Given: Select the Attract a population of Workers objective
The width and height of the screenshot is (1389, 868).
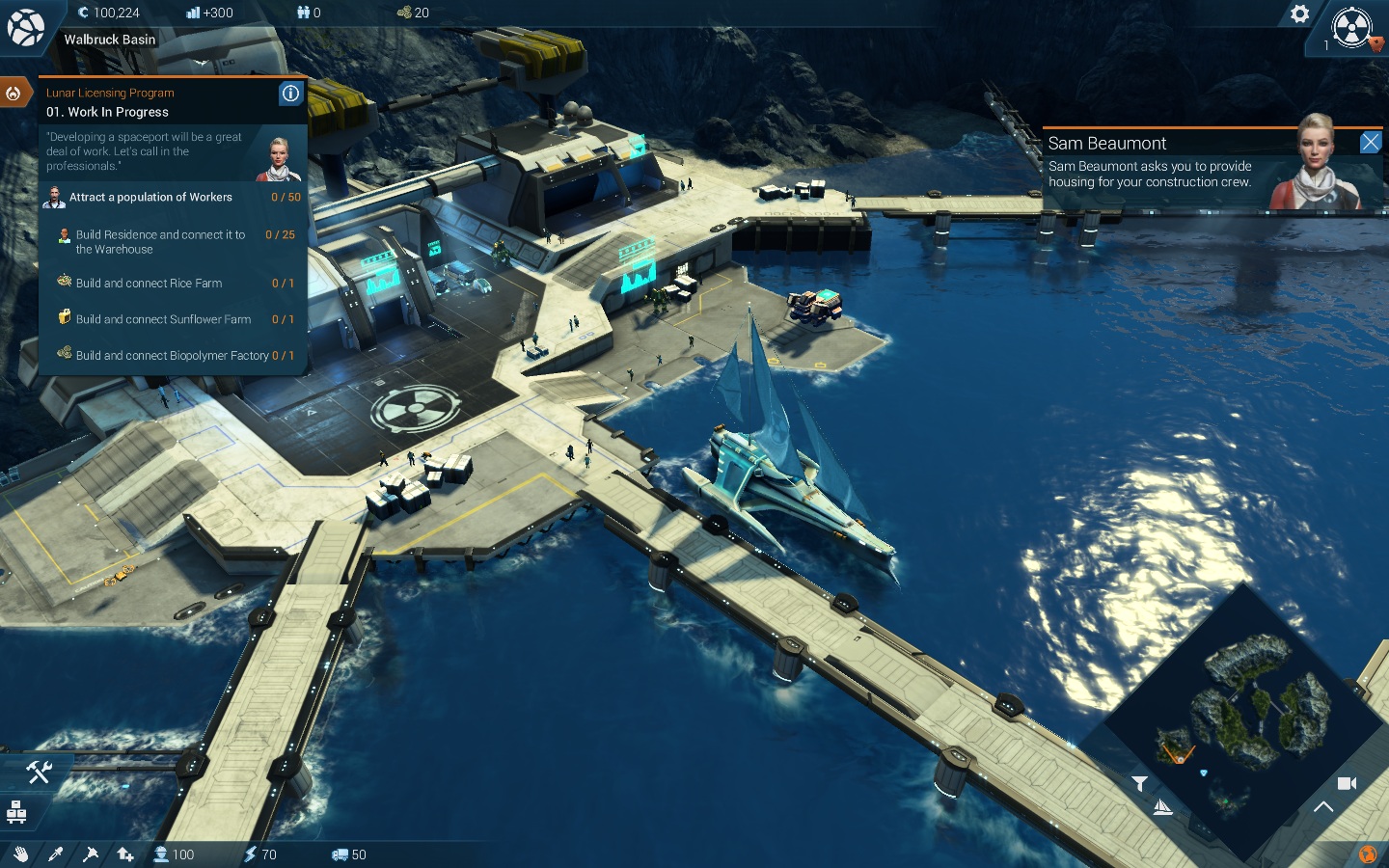Looking at the screenshot, I should click(150, 197).
